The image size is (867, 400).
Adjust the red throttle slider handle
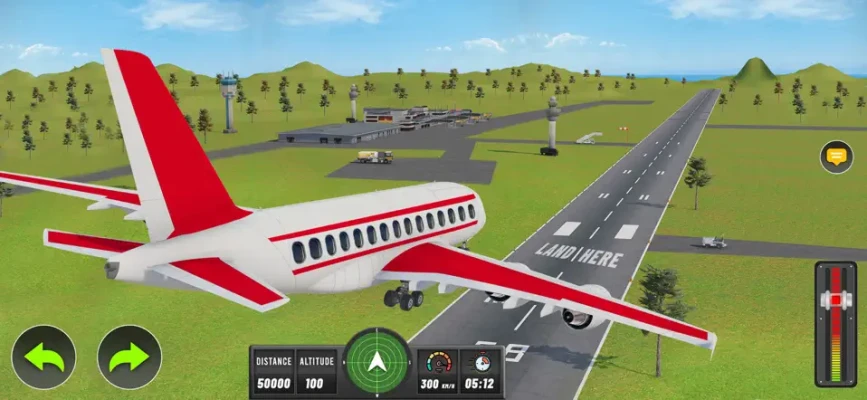point(835,301)
